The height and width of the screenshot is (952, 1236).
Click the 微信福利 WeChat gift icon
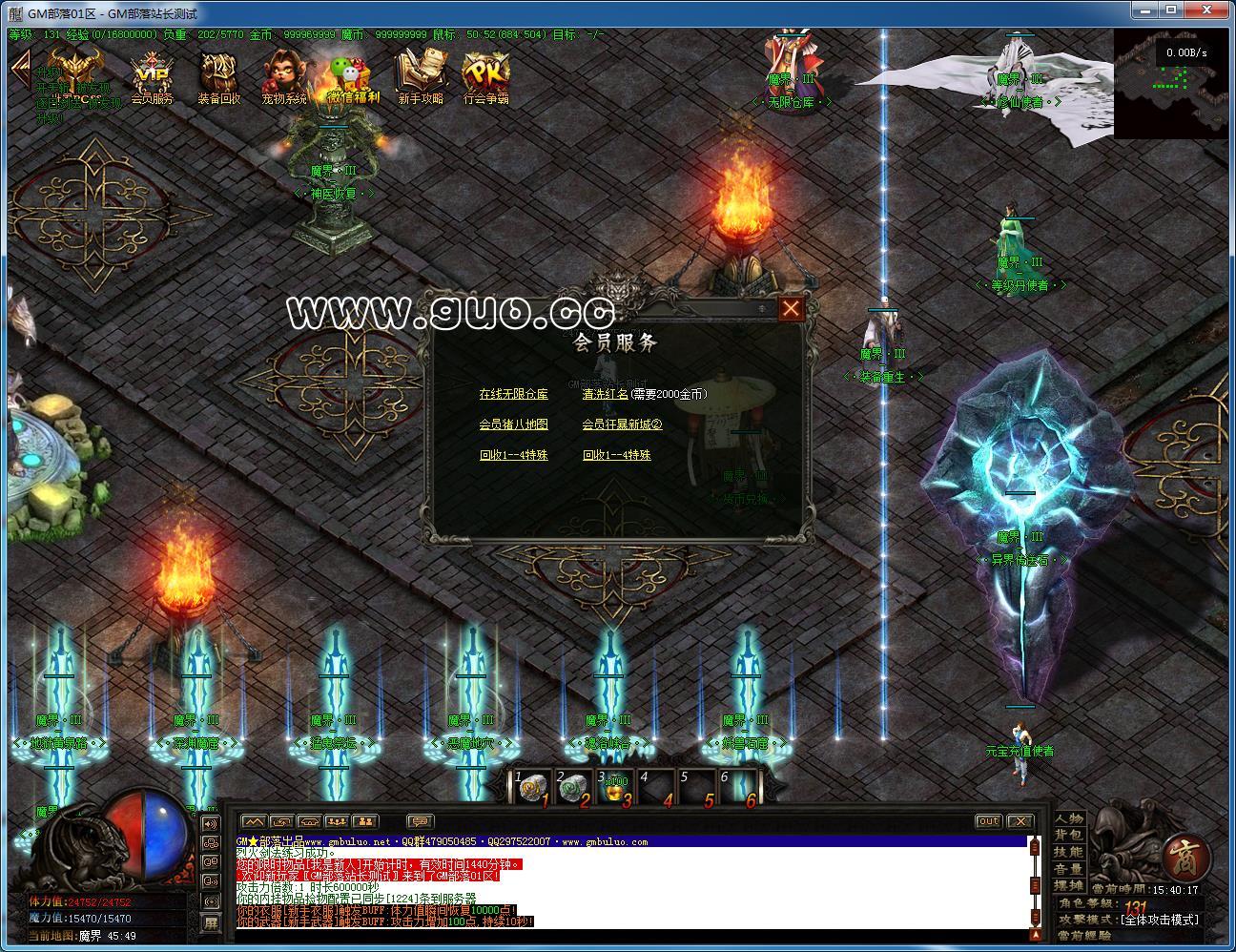(353, 76)
